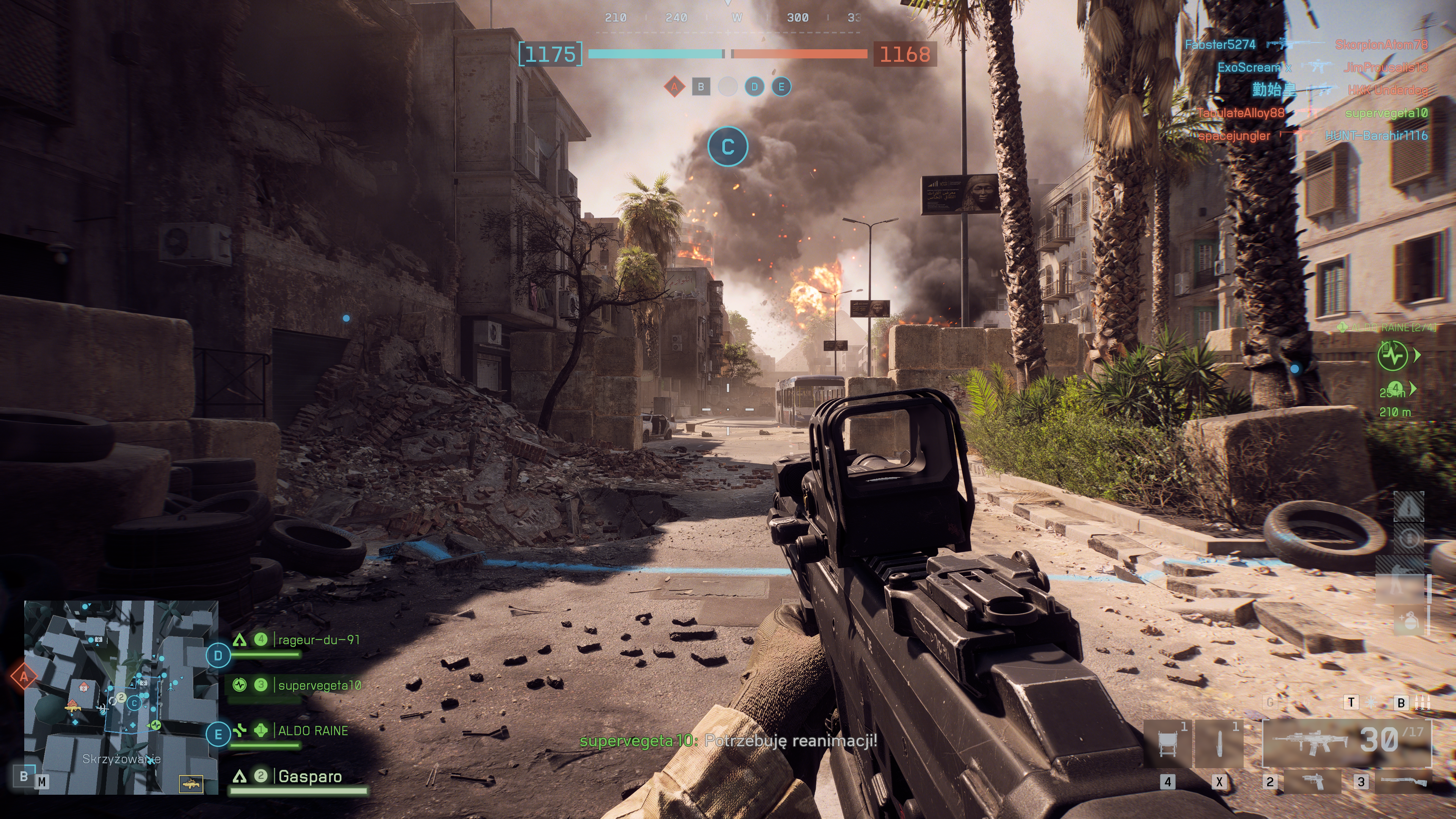Image resolution: width=1456 pixels, height=819 pixels.
Task: Click the red objective A marker beside minimap
Action: pyautogui.click(x=24, y=676)
